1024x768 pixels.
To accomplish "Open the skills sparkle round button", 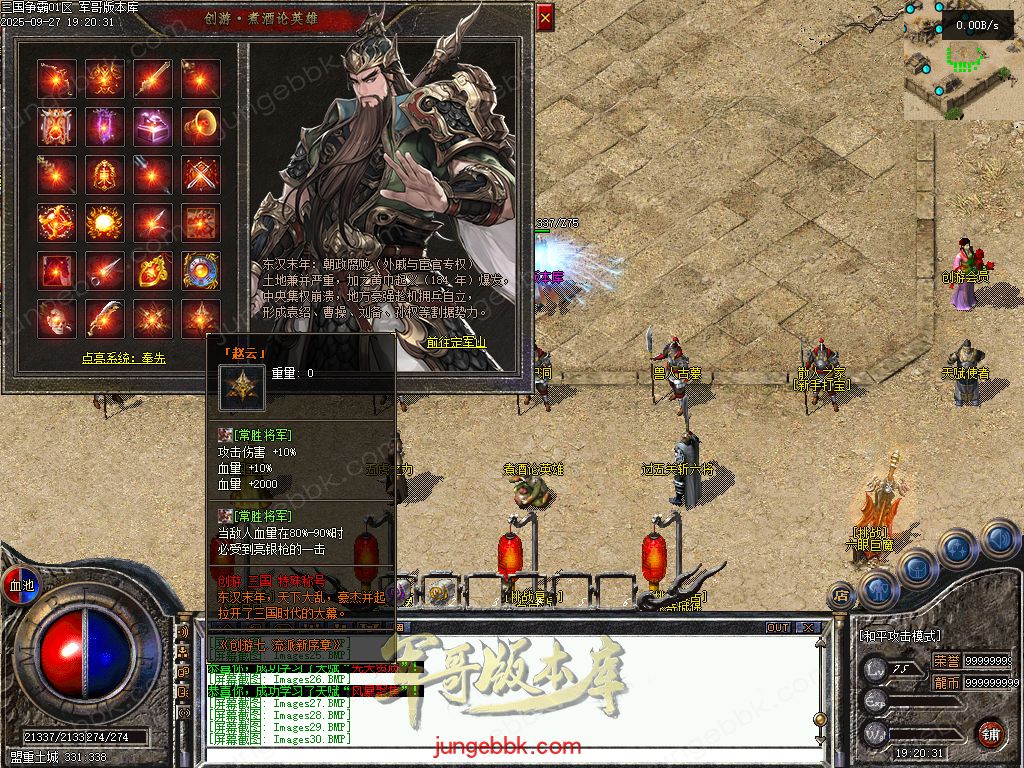I will coord(957,548).
